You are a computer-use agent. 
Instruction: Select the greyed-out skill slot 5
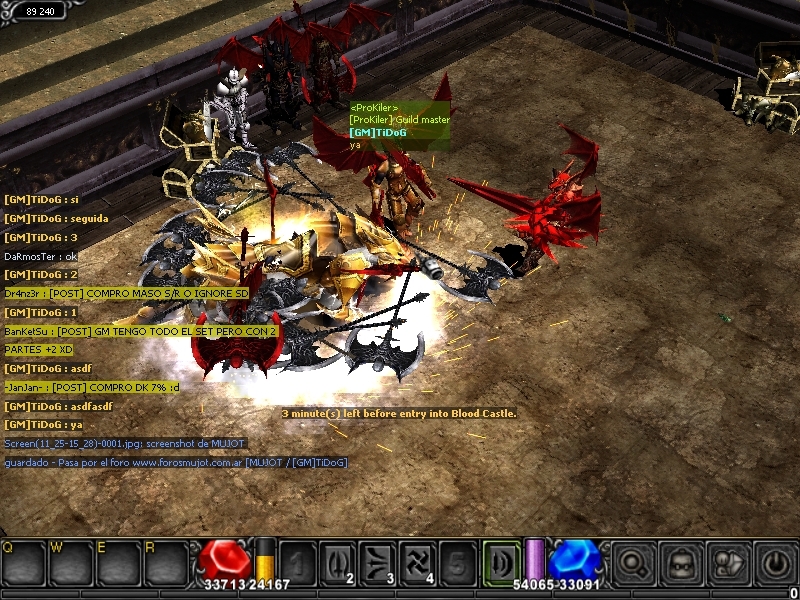coord(456,561)
